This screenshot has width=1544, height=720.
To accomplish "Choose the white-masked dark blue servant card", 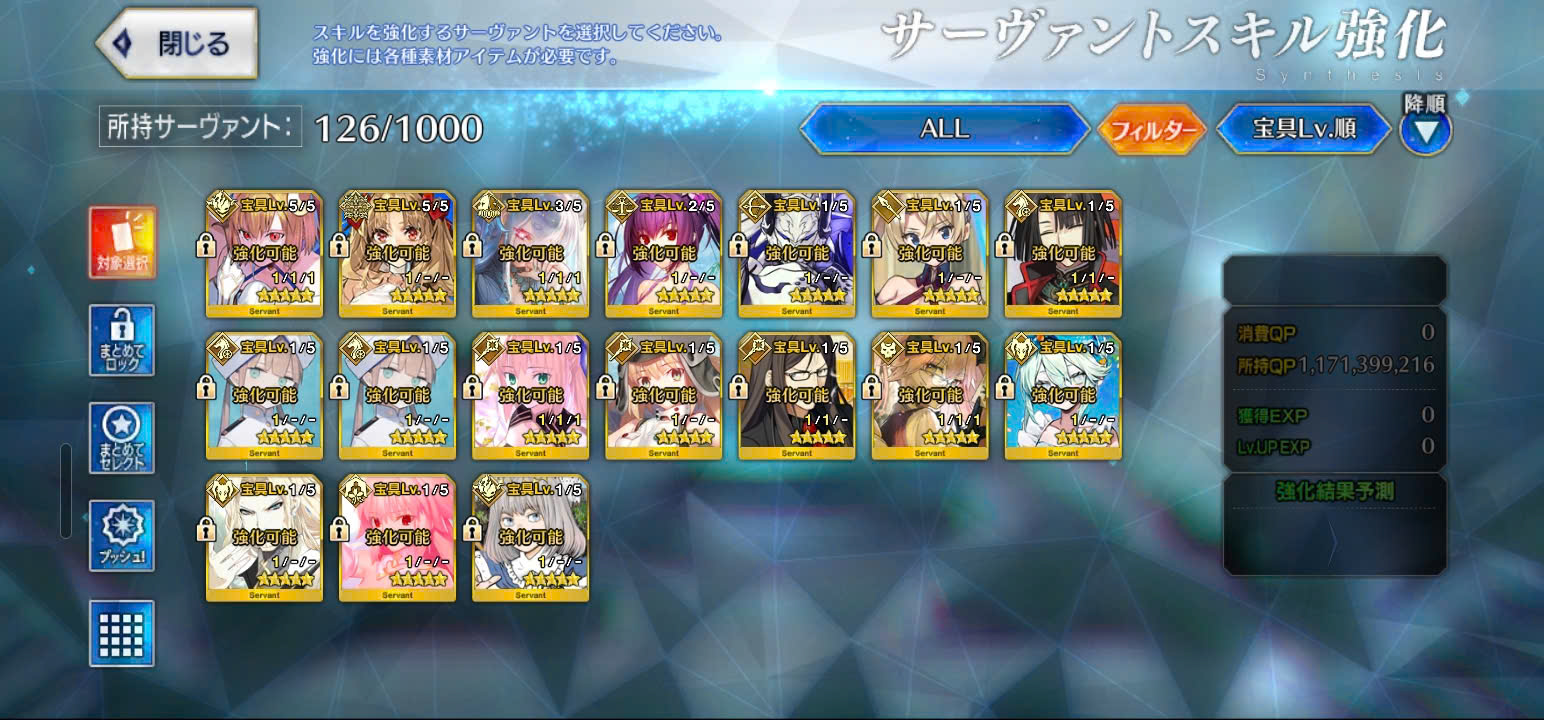I will click(796, 255).
